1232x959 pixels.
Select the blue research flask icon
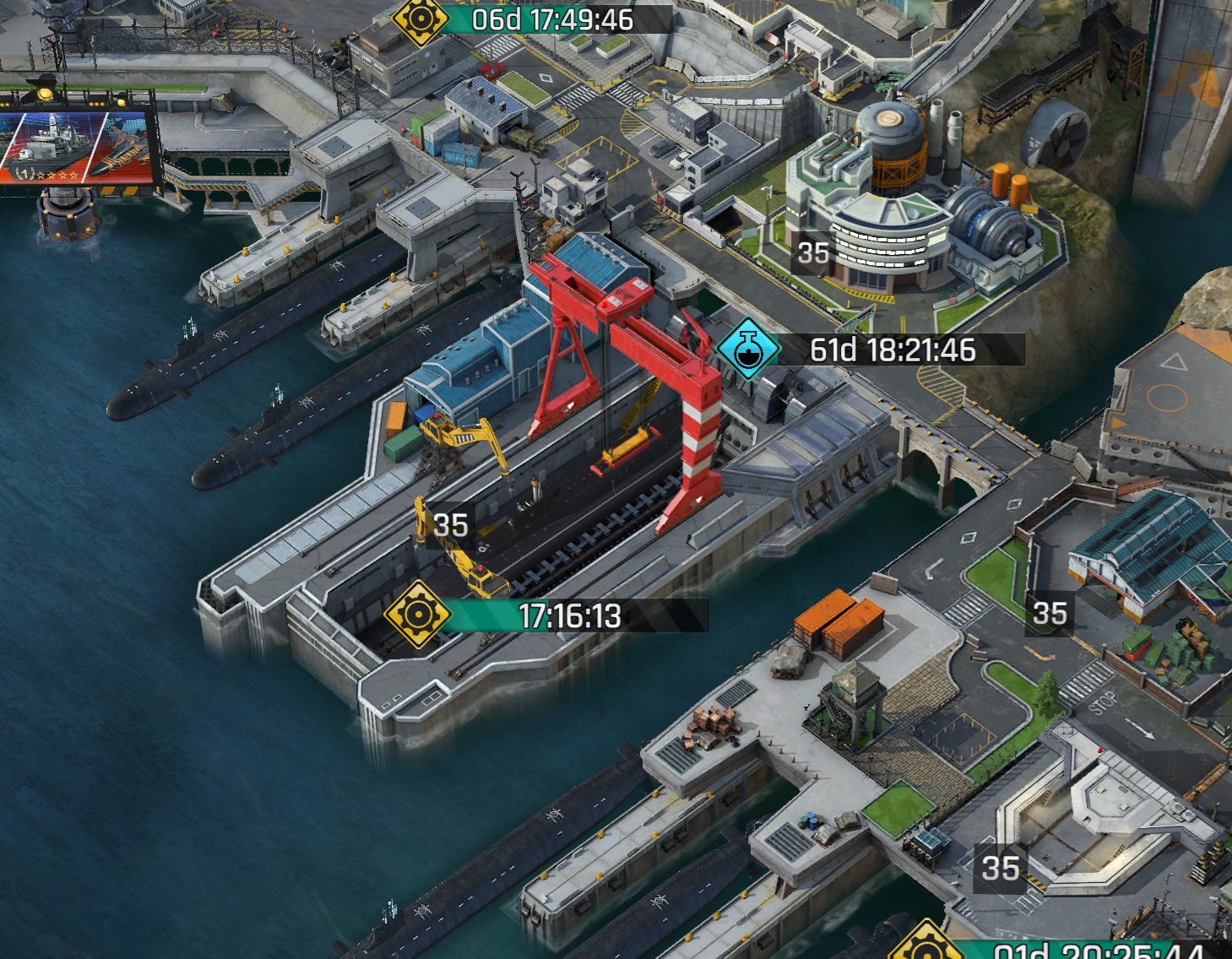pyautogui.click(x=746, y=349)
